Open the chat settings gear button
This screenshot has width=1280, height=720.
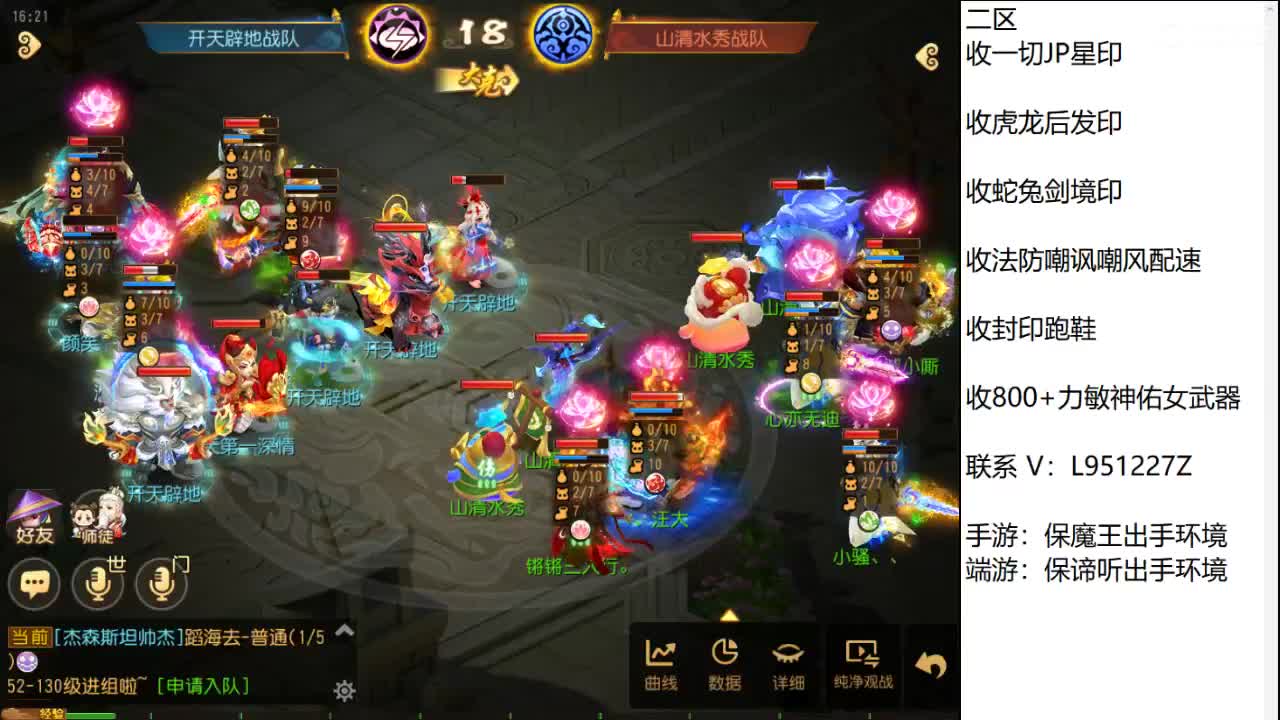[x=343, y=691]
